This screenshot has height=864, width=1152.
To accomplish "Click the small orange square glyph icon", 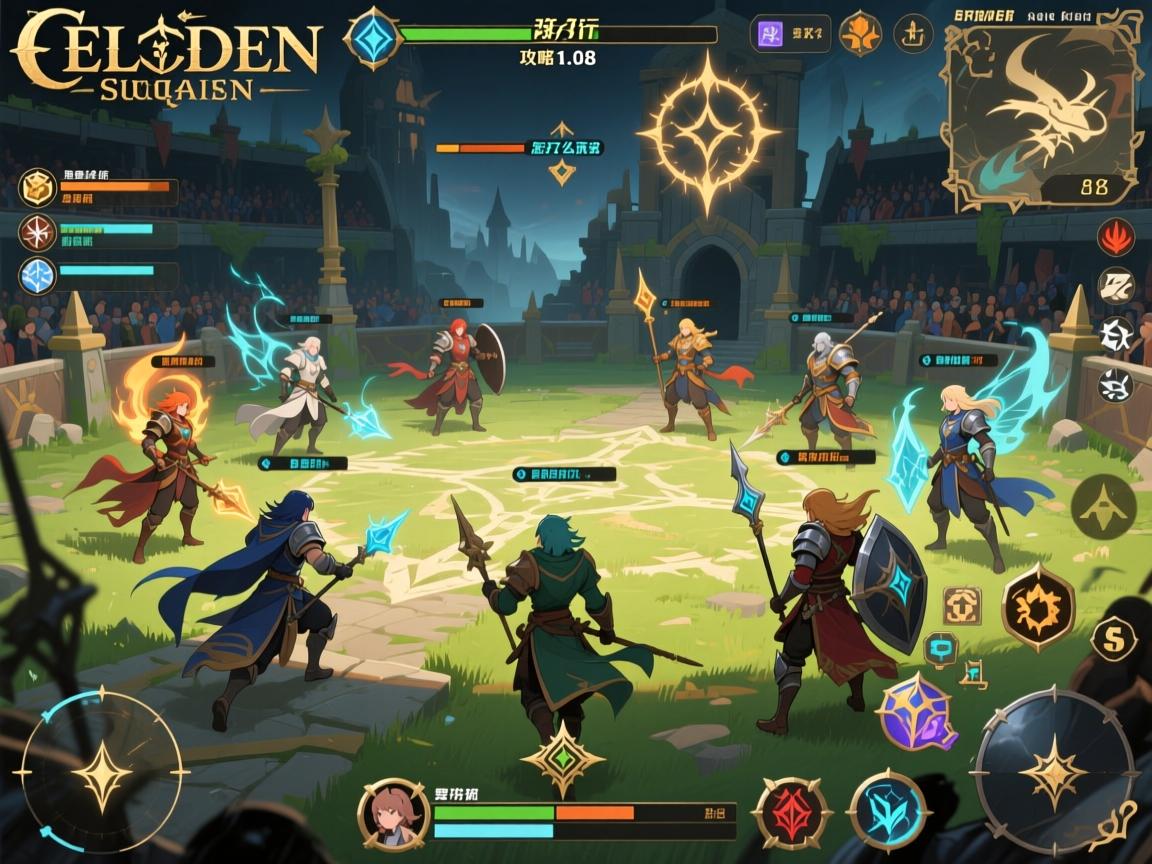I will [961, 605].
